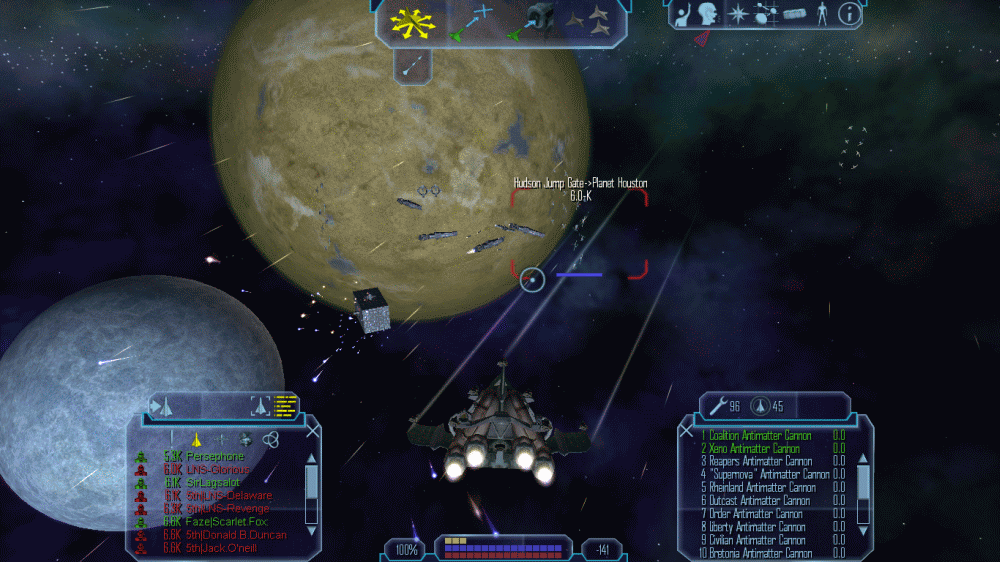
Task: Target LNS-Glorious from the contact list
Action: 218,469
